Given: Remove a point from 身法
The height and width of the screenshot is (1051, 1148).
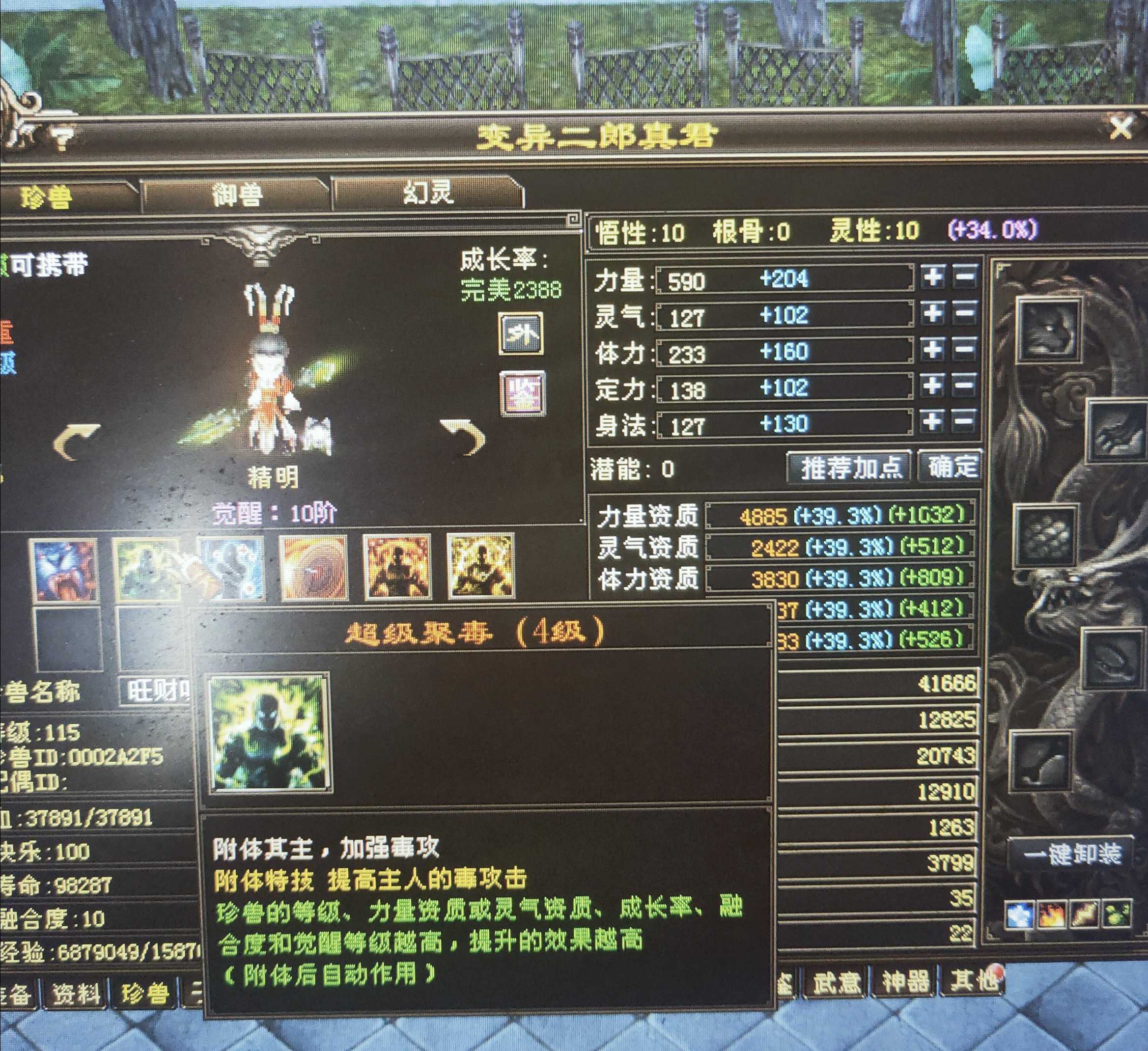Looking at the screenshot, I should (x=965, y=422).
